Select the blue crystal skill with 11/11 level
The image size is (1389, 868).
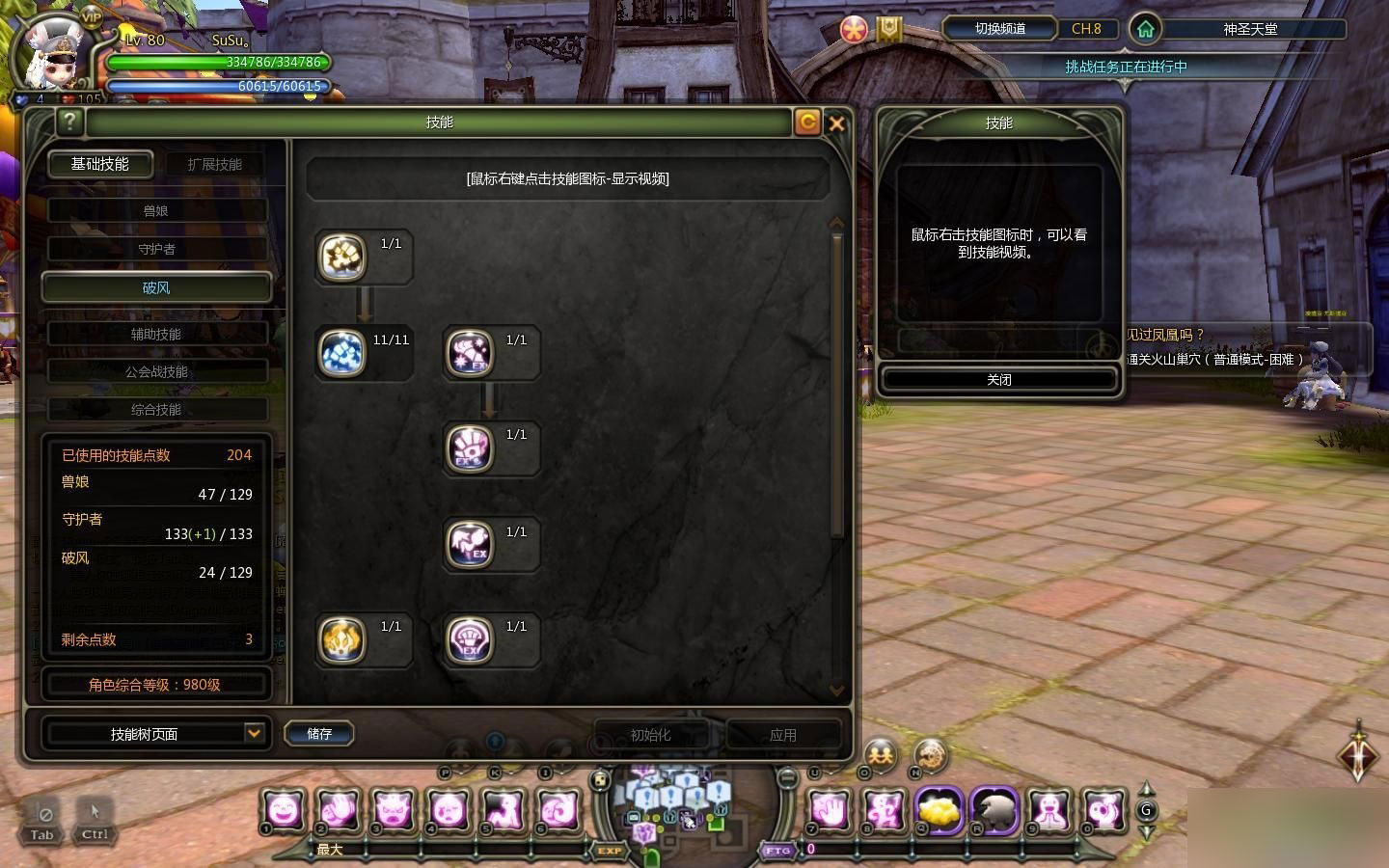342,352
